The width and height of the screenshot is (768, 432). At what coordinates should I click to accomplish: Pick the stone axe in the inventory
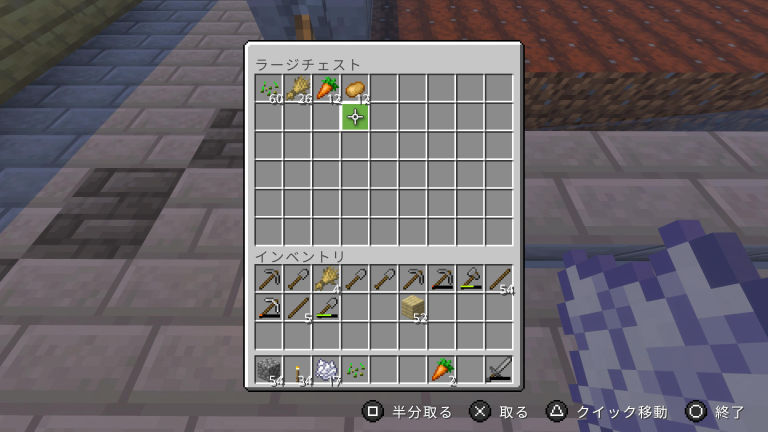click(471, 278)
